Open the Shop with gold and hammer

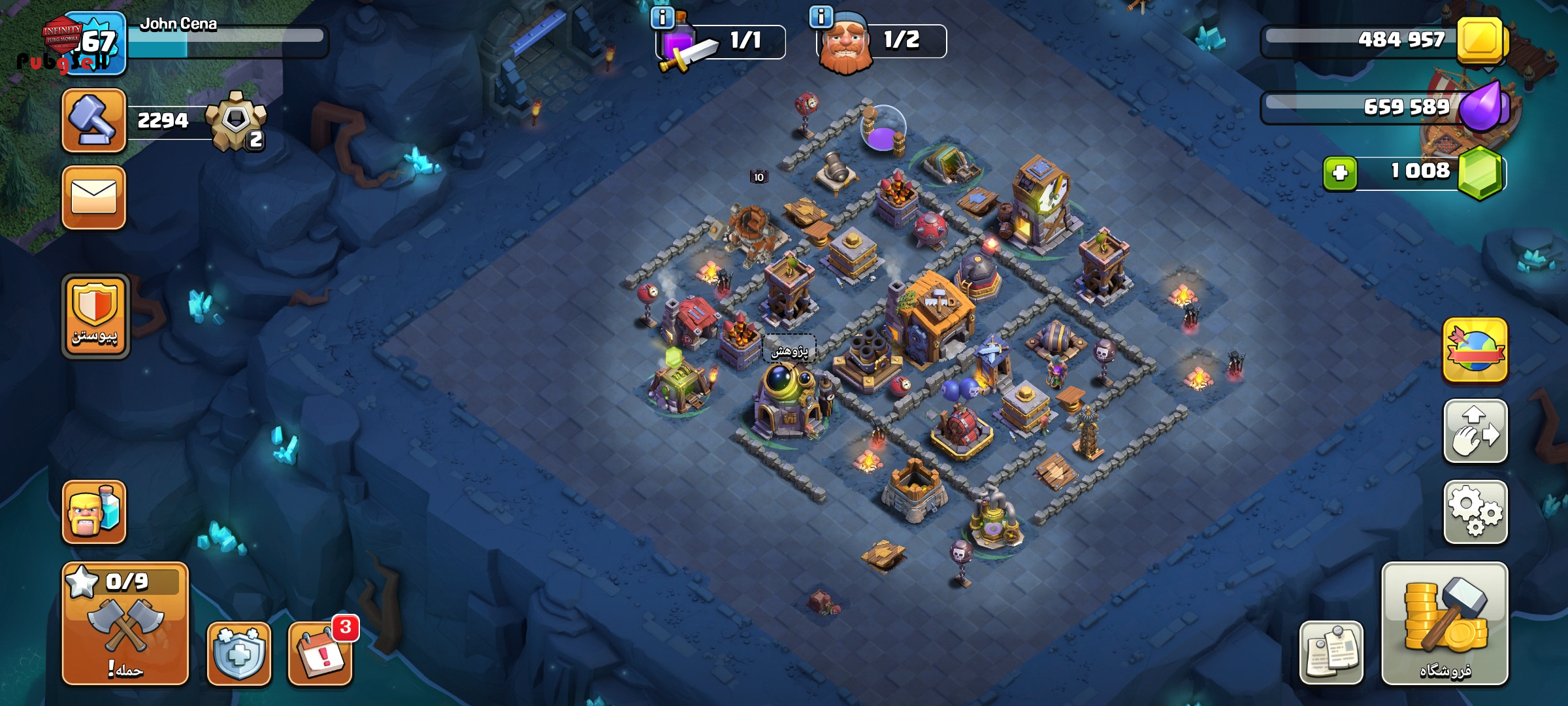tap(1445, 623)
